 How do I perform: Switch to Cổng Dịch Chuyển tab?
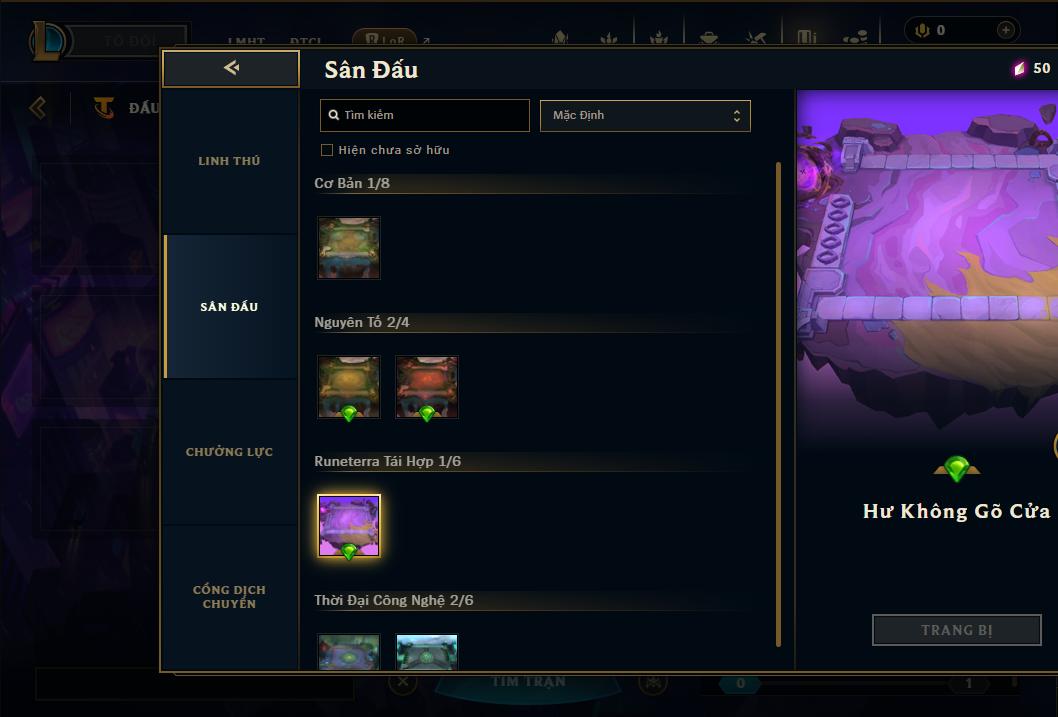[229, 597]
